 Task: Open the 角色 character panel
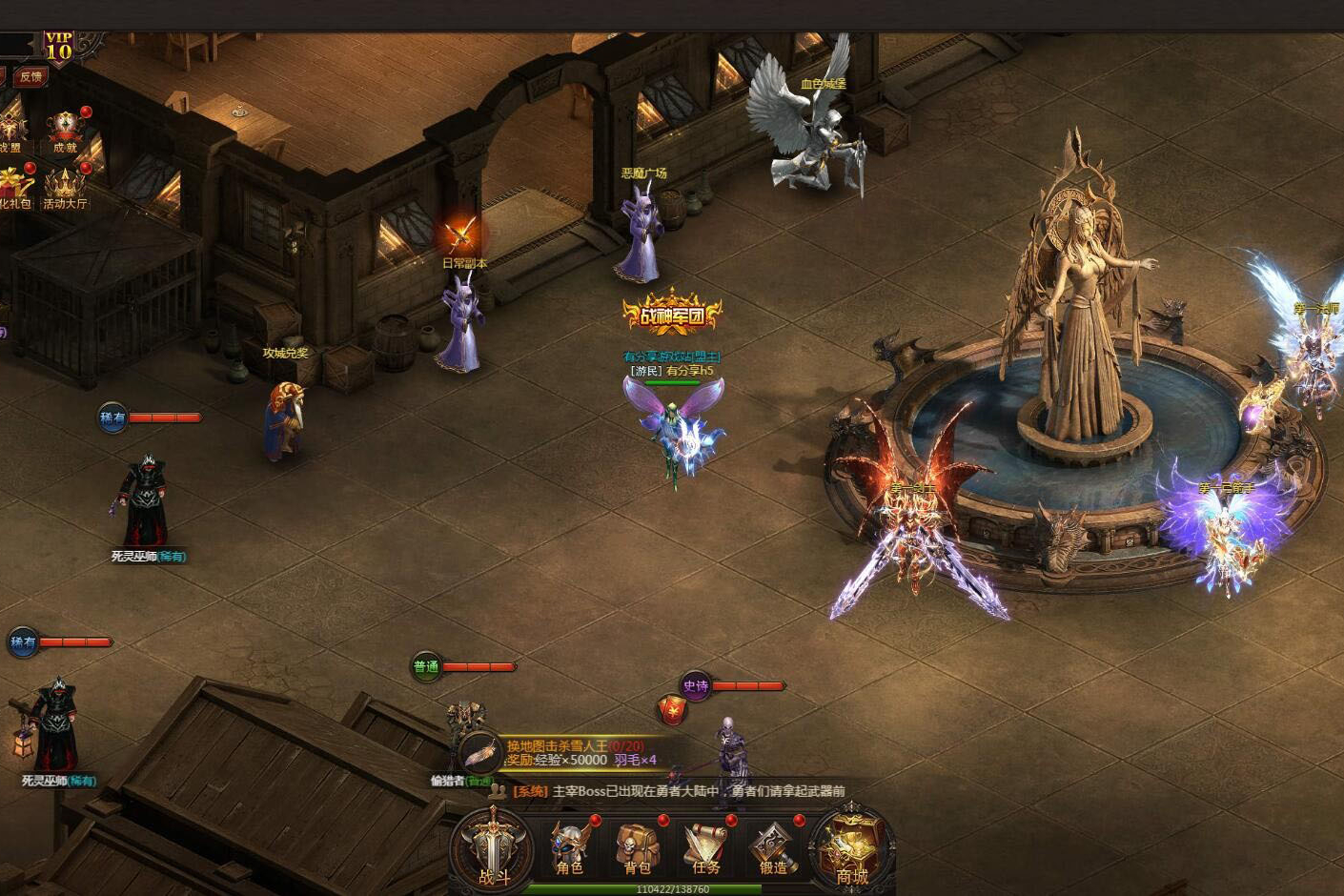(x=570, y=847)
